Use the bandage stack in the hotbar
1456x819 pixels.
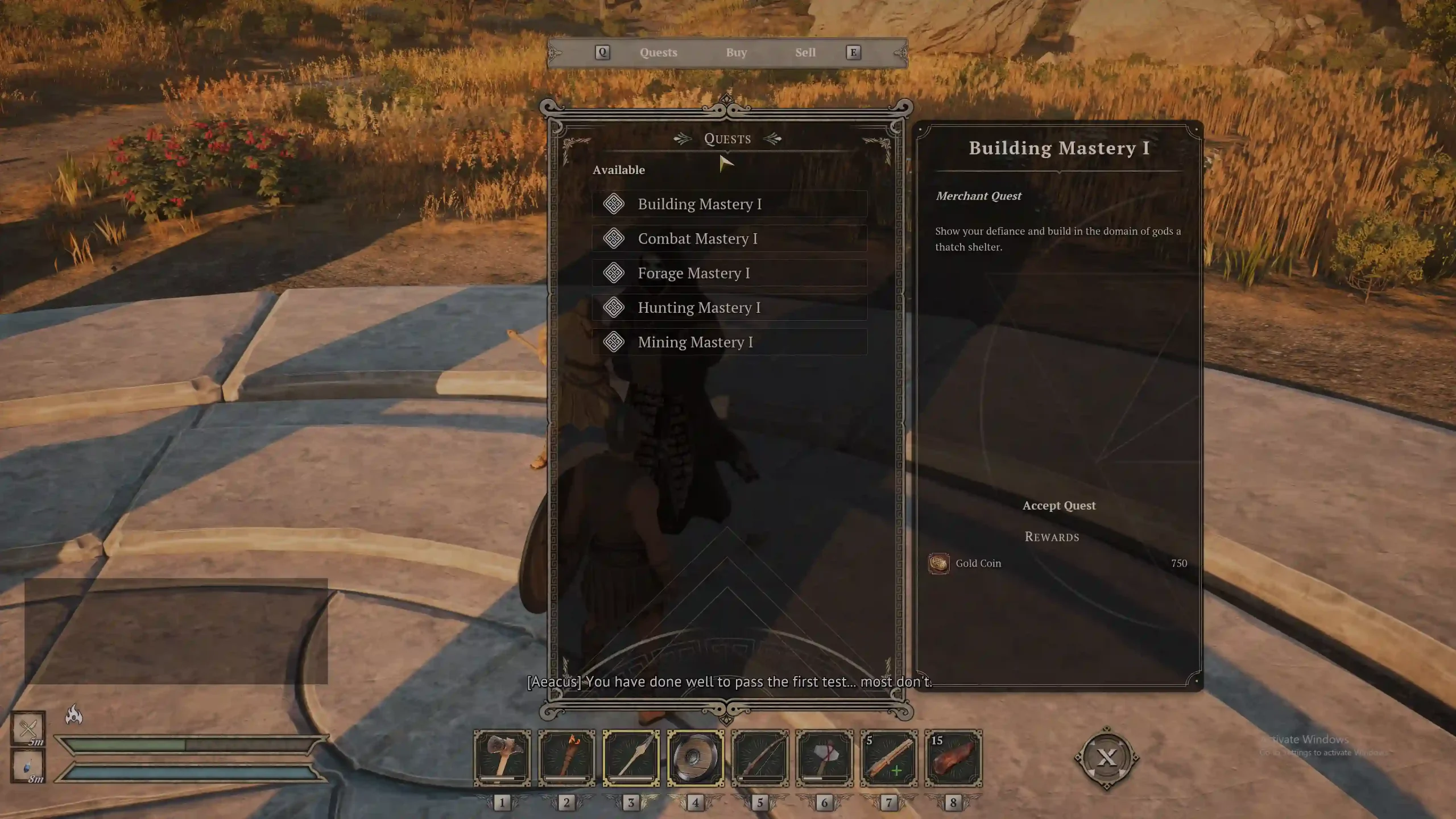(x=888, y=758)
